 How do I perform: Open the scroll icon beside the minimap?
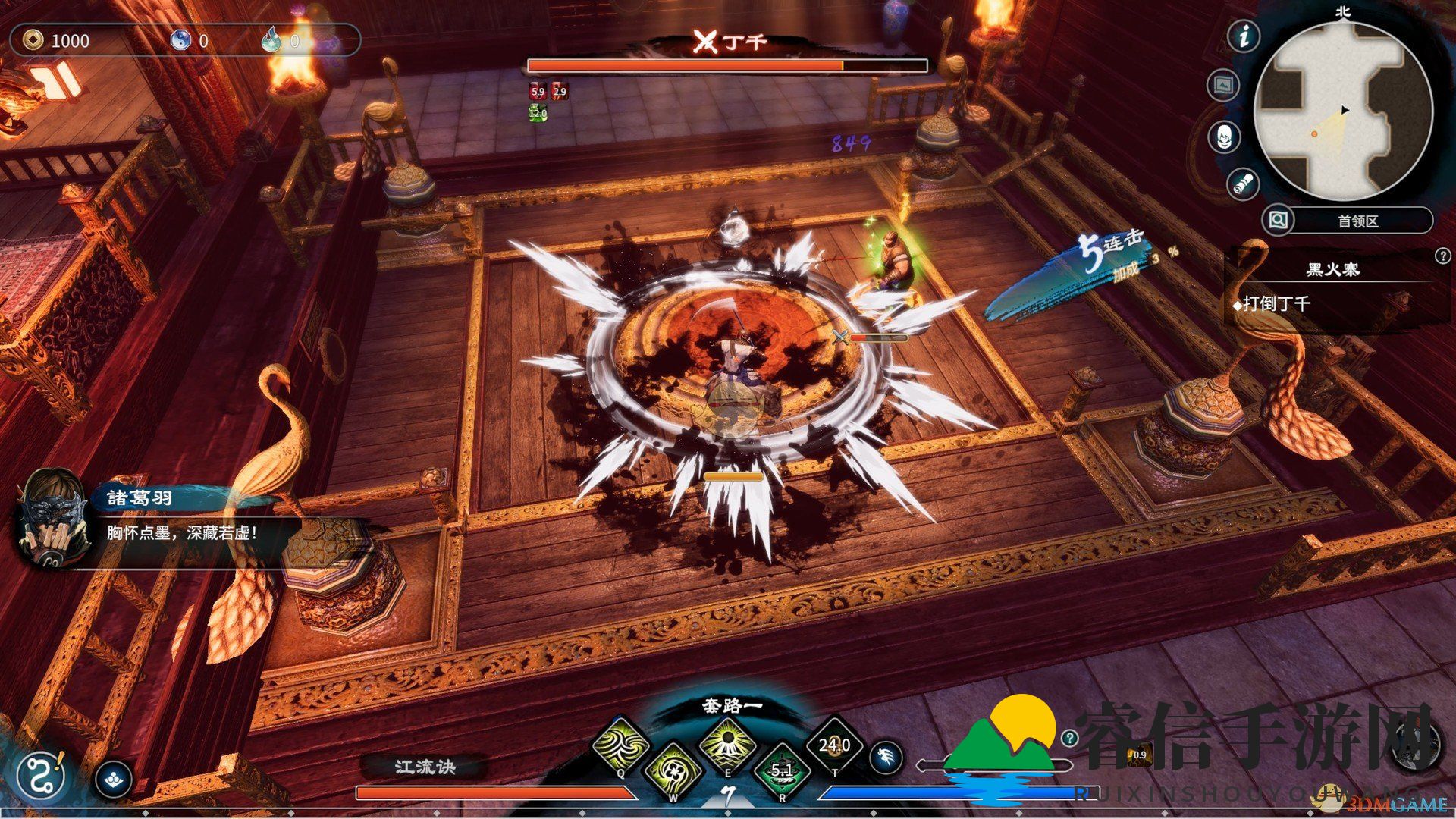pyautogui.click(x=1243, y=184)
